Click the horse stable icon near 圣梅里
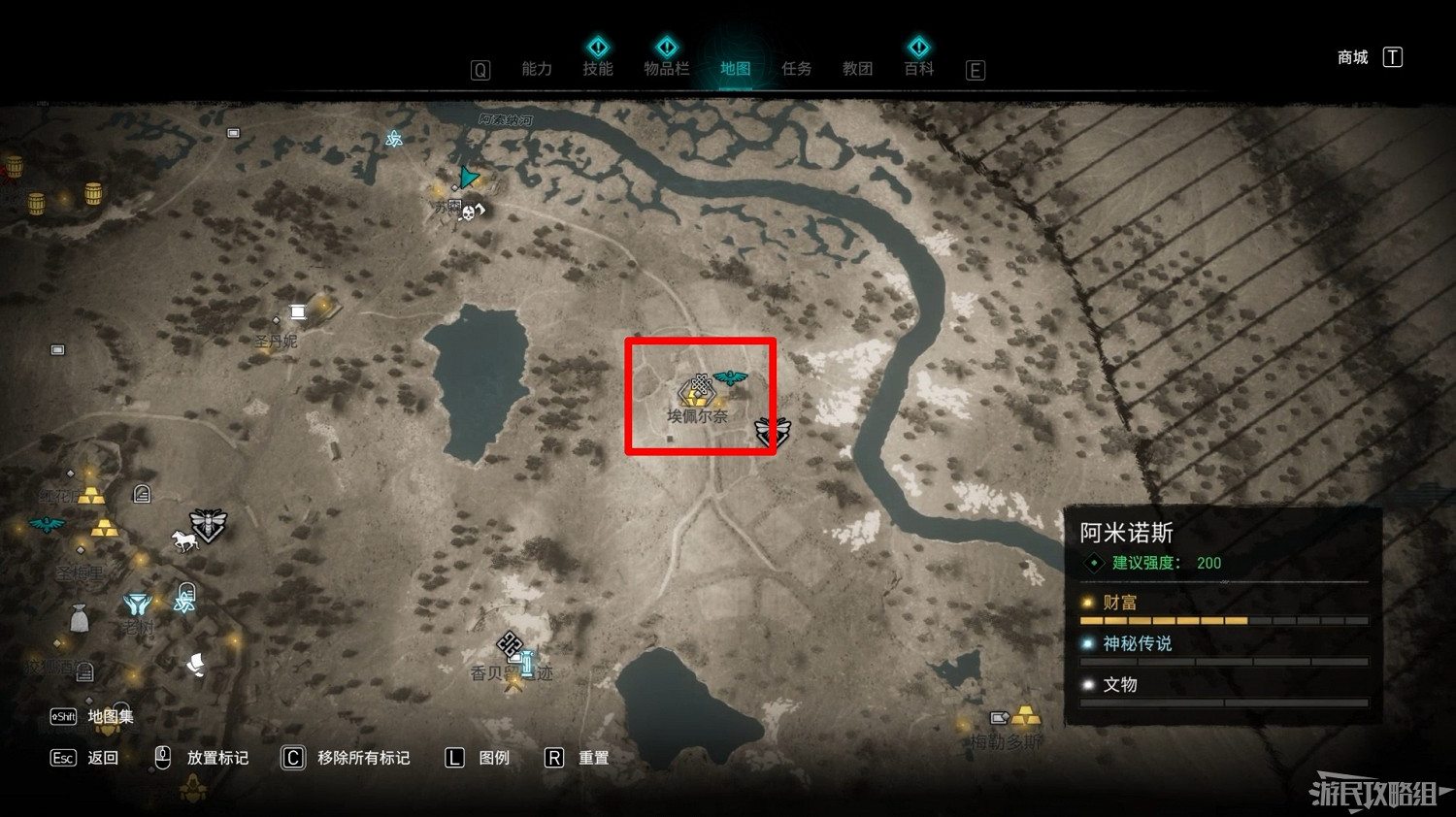This screenshot has height=817, width=1456. [182, 541]
